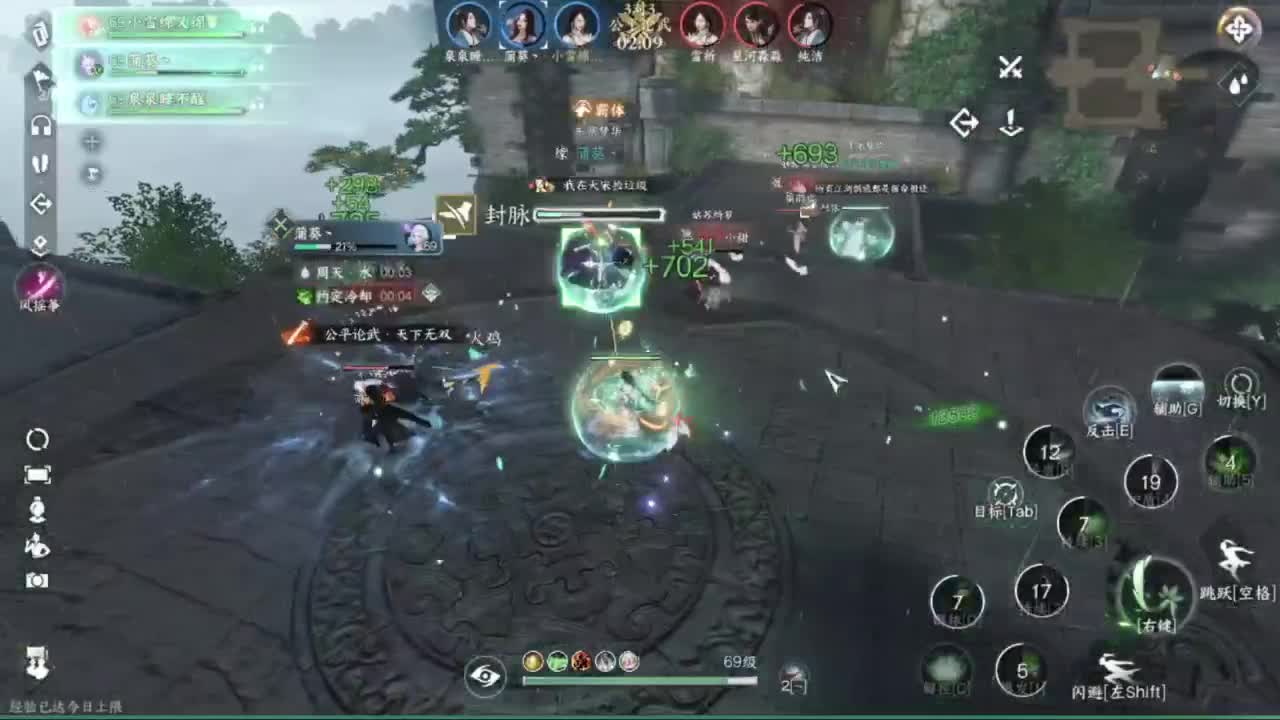
Task: Click the water droplets weather icon at top right
Action: pyautogui.click(x=1240, y=85)
